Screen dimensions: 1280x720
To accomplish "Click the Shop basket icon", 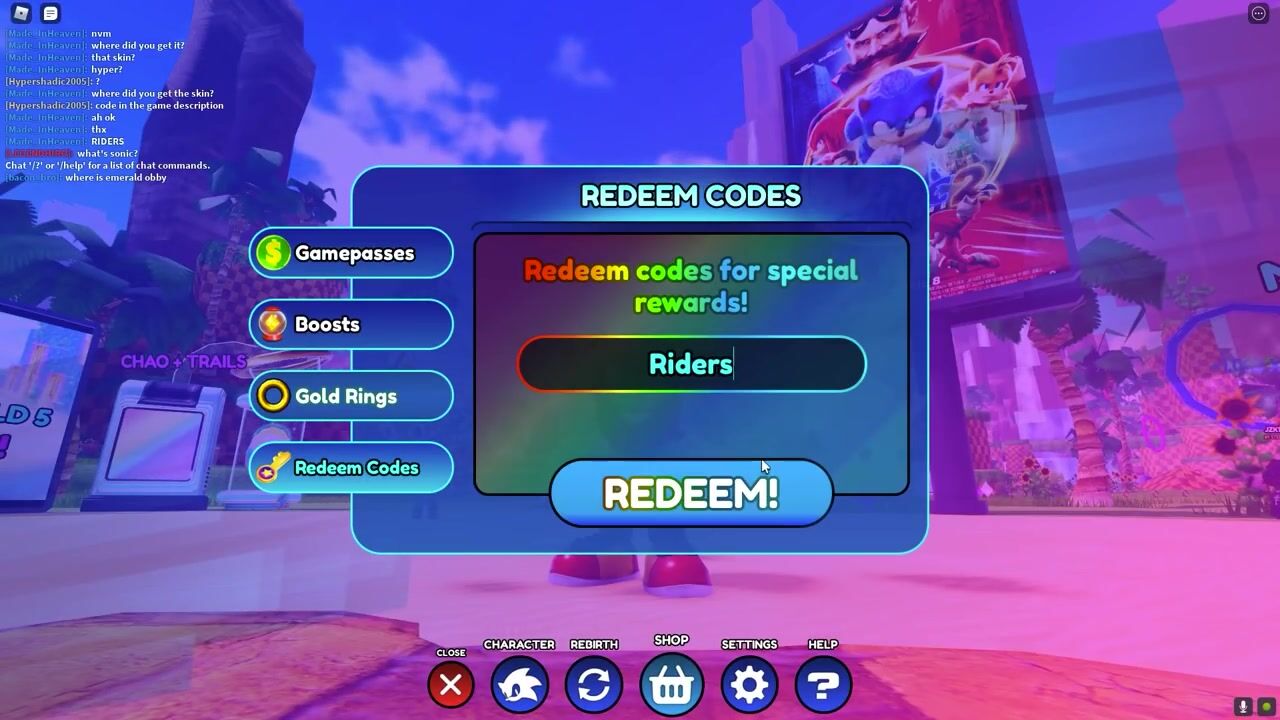I will coord(671,685).
